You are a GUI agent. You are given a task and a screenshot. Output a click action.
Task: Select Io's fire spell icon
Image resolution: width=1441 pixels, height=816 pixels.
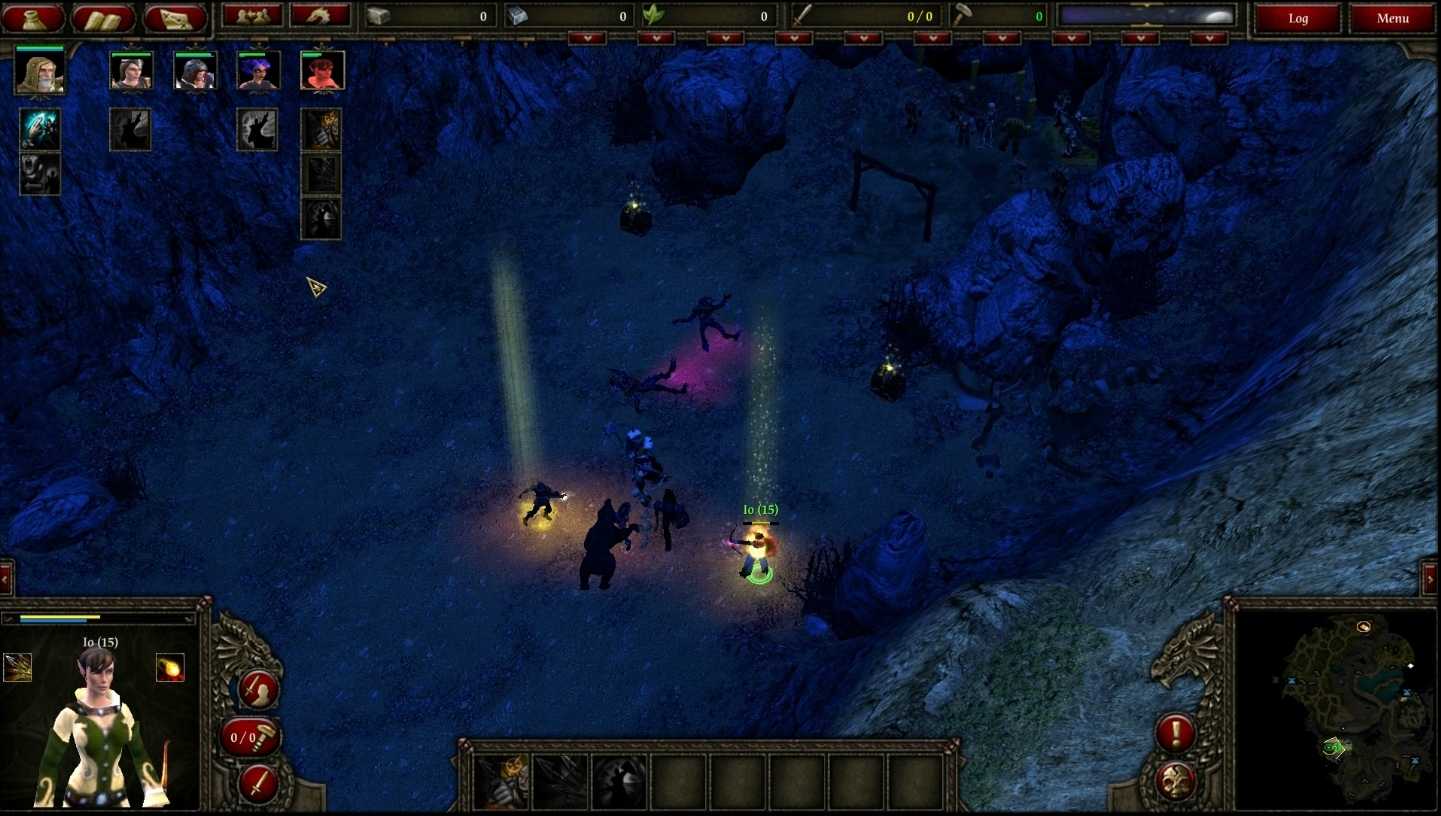pos(170,668)
